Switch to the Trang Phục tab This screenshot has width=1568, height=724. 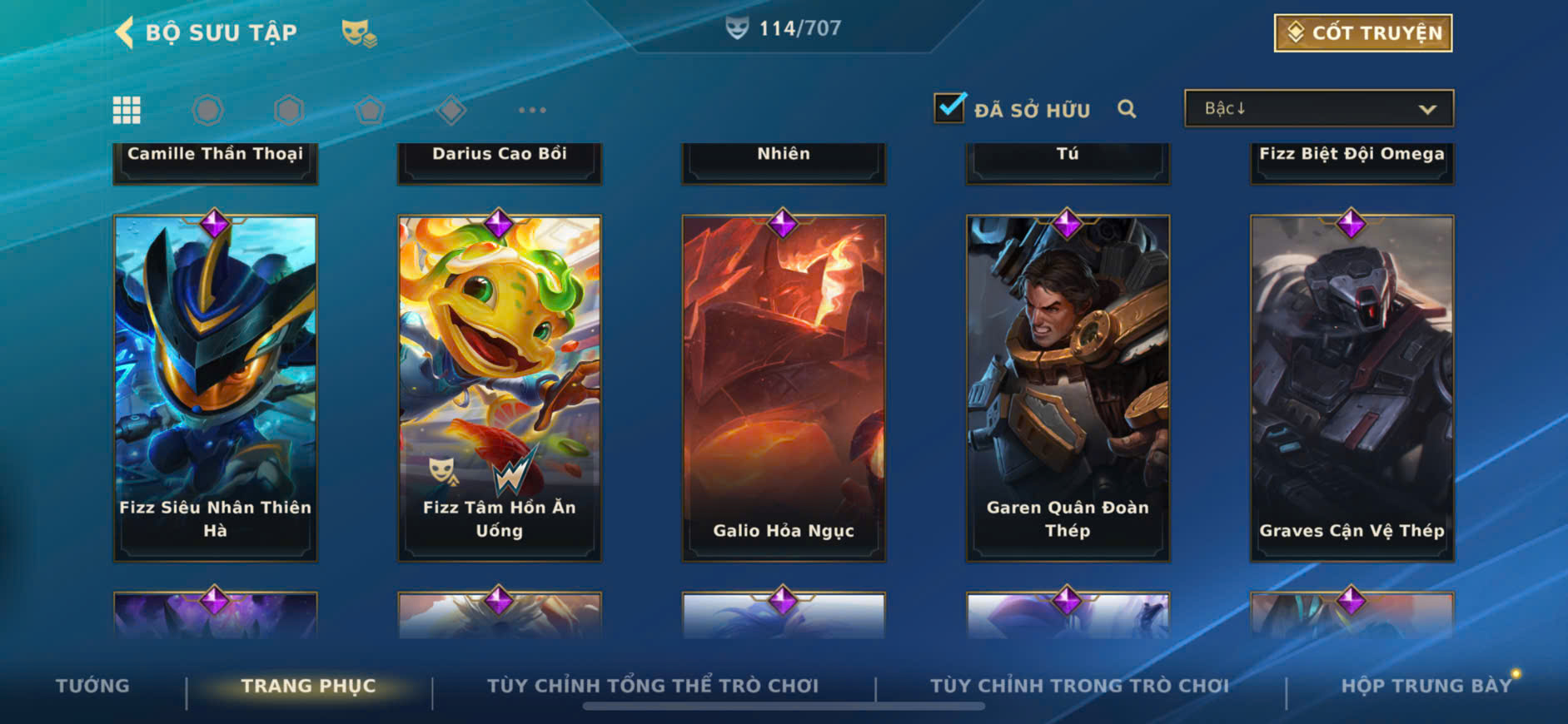[308, 686]
